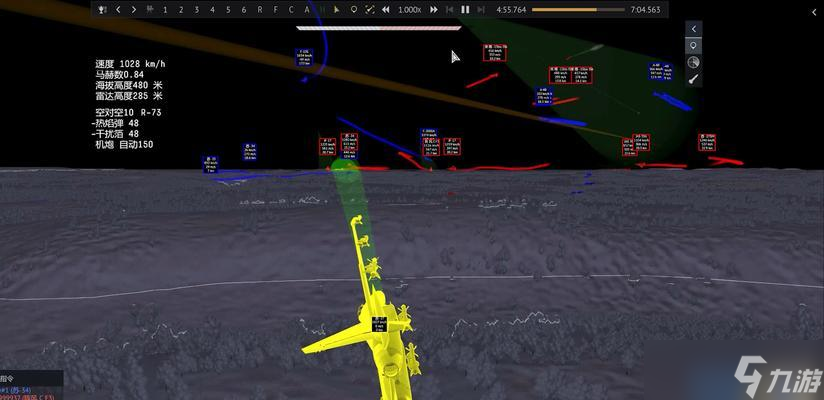Click the fast-forward speed button
Screen dimensions: 824x400
(x=433, y=9)
